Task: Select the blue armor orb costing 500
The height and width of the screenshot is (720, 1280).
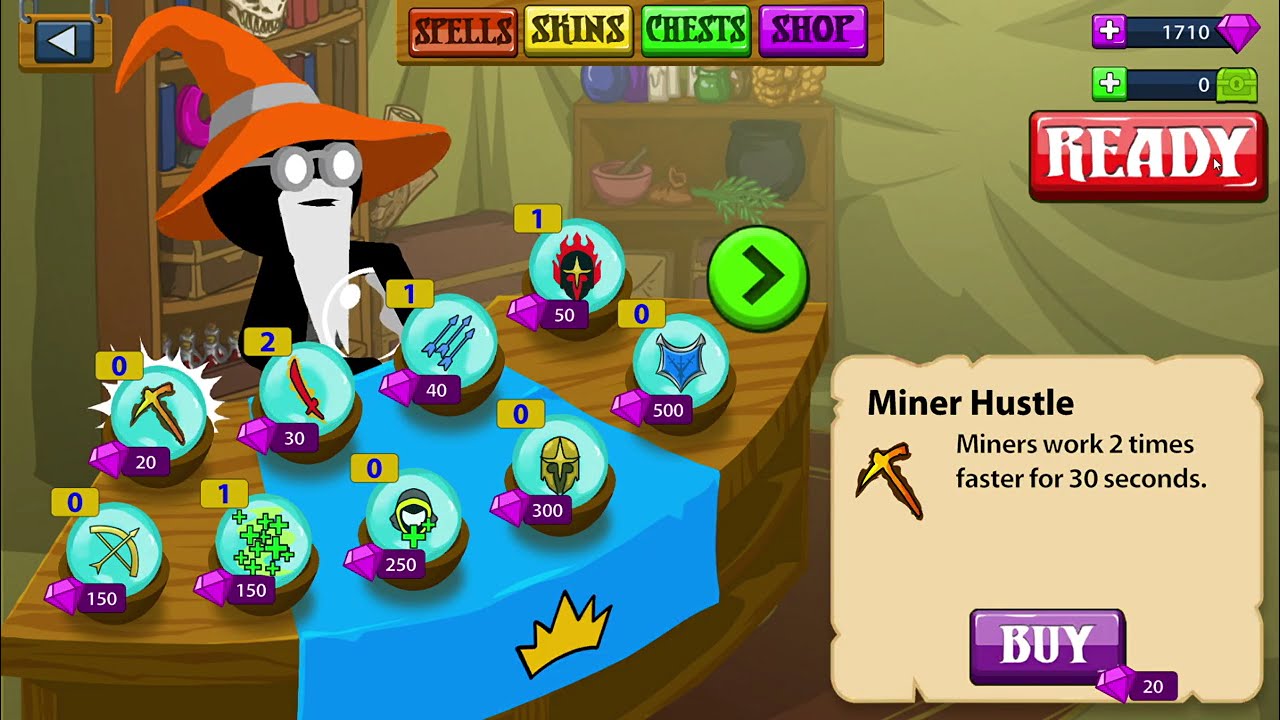Action: pos(680,362)
